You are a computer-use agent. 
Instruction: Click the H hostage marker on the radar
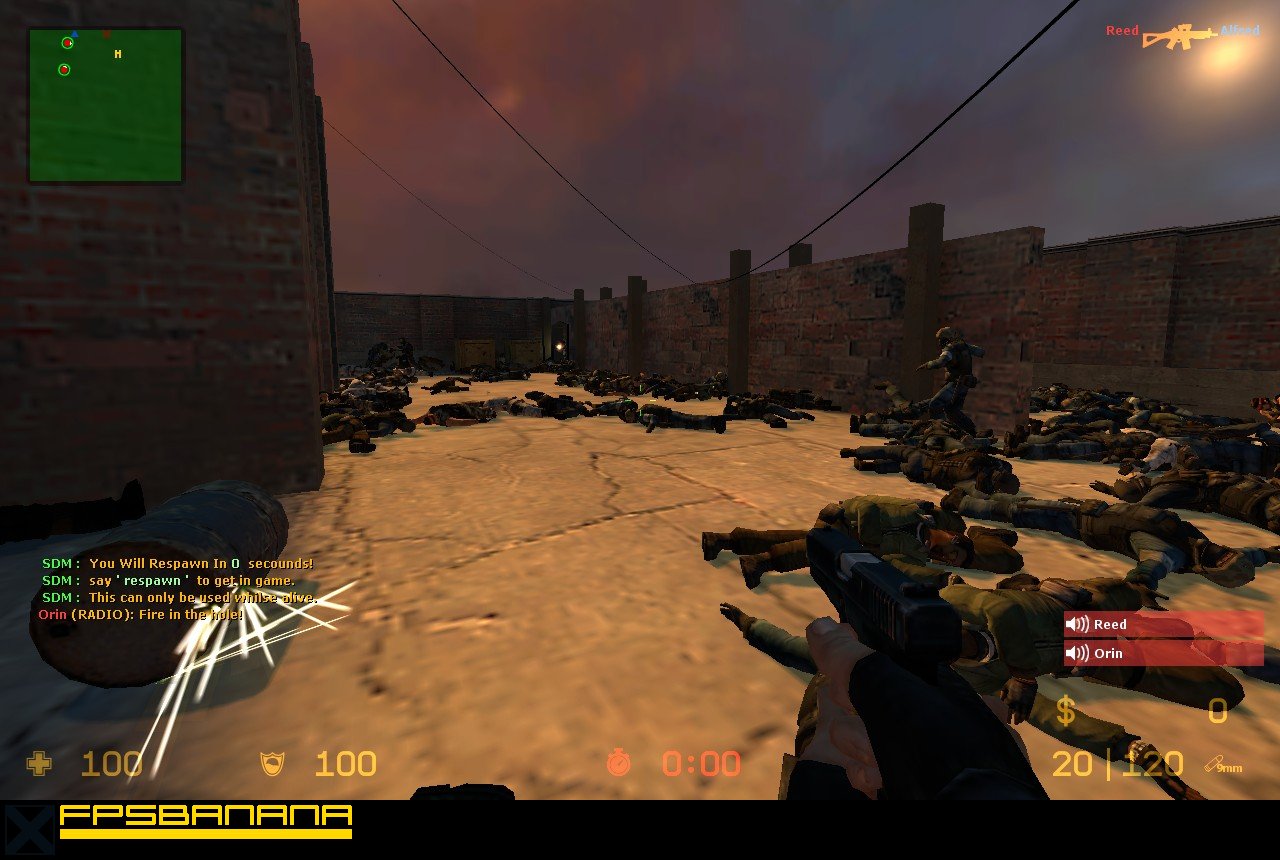[x=117, y=54]
